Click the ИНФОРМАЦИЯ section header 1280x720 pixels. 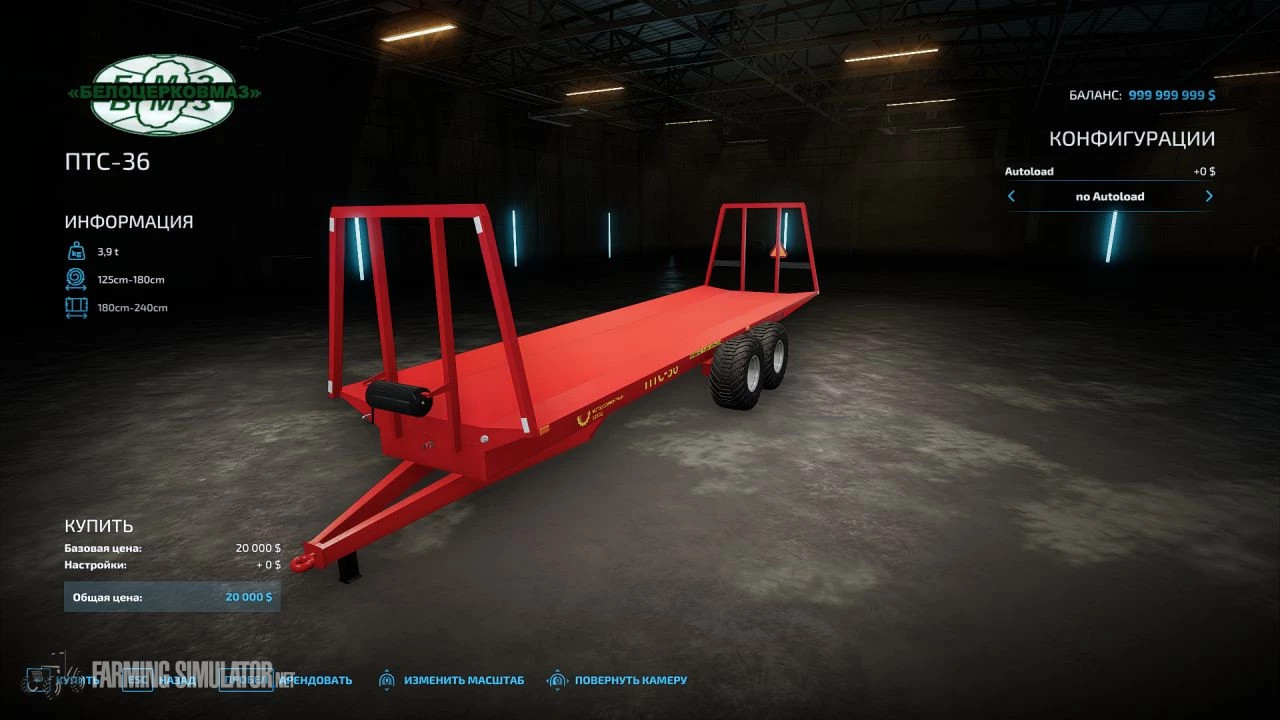(x=130, y=221)
